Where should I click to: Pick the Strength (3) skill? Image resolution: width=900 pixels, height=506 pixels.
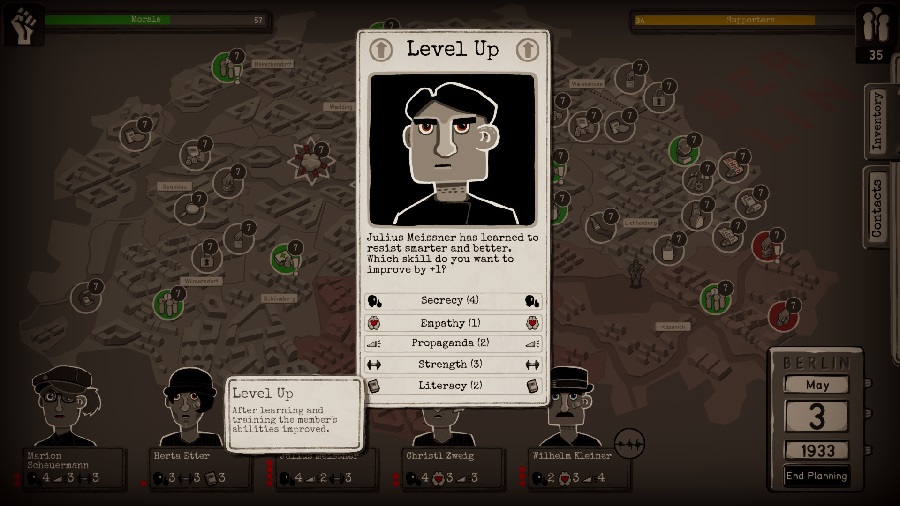point(453,364)
